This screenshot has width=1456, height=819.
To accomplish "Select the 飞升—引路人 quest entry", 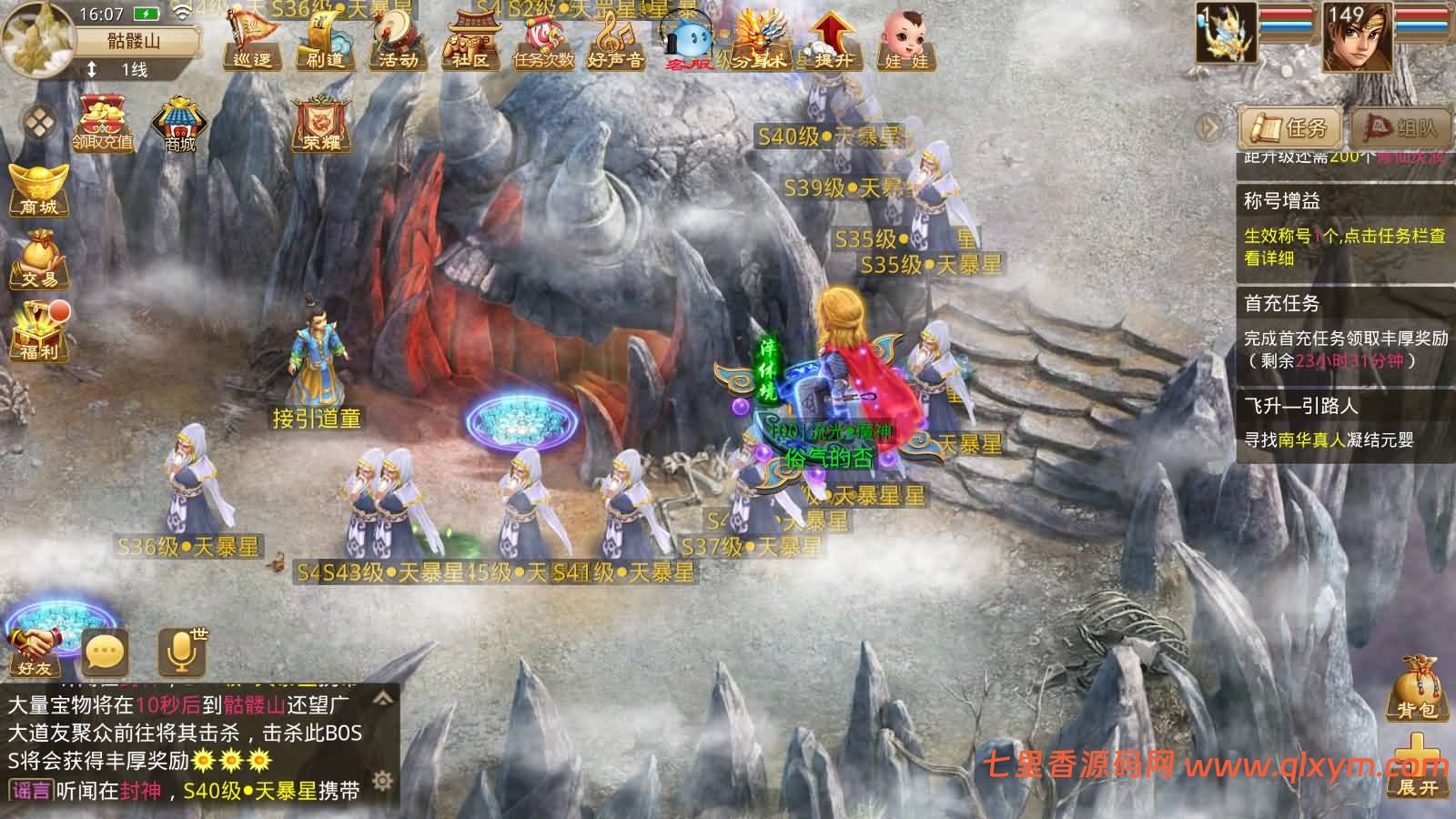I will pyautogui.click(x=1342, y=423).
